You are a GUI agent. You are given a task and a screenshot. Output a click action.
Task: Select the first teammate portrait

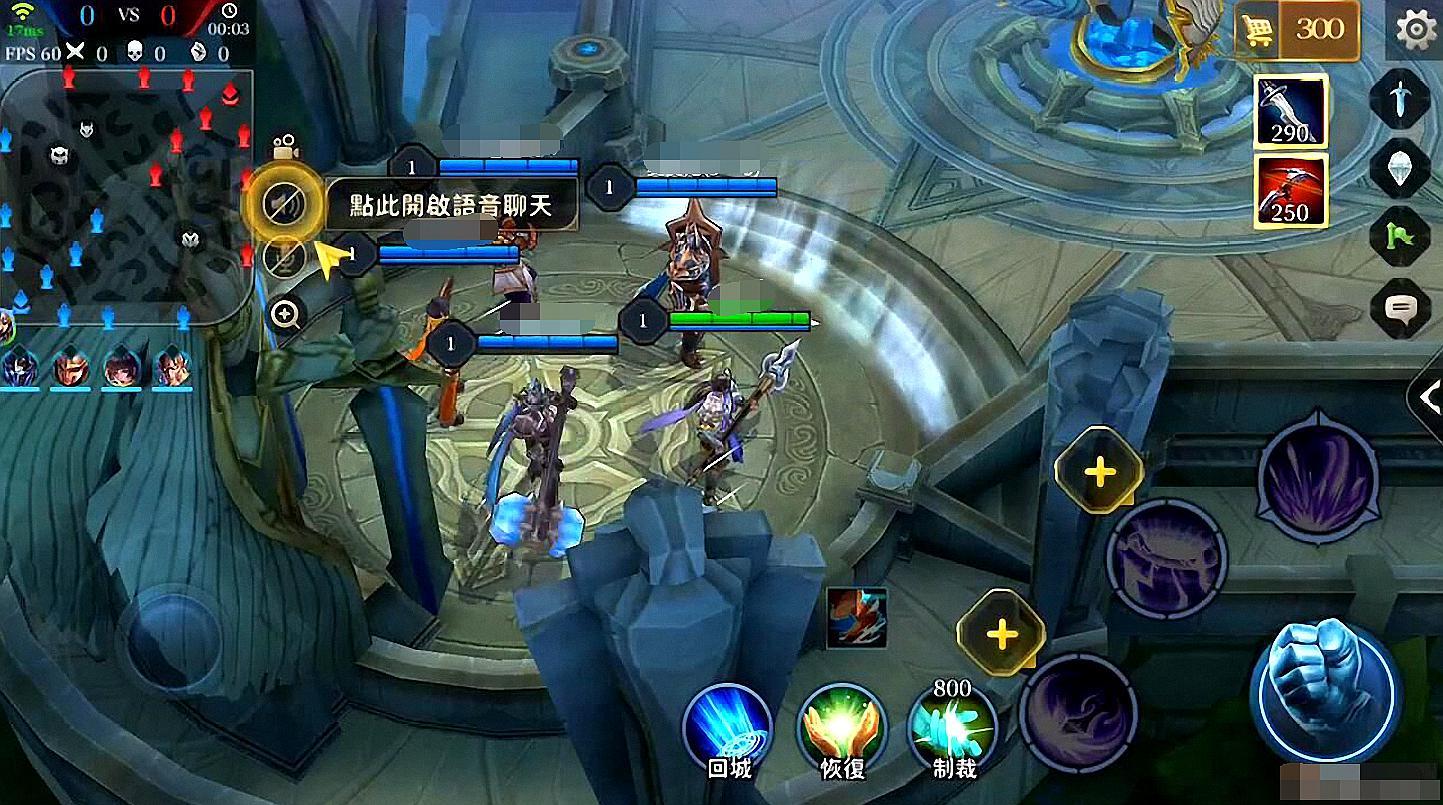(x=20, y=367)
